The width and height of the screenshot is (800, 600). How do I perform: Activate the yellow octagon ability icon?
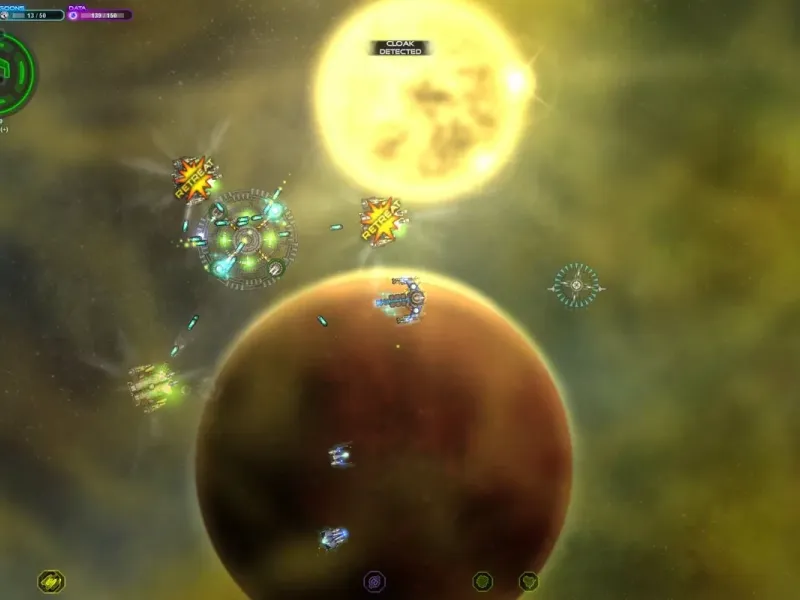tap(51, 581)
